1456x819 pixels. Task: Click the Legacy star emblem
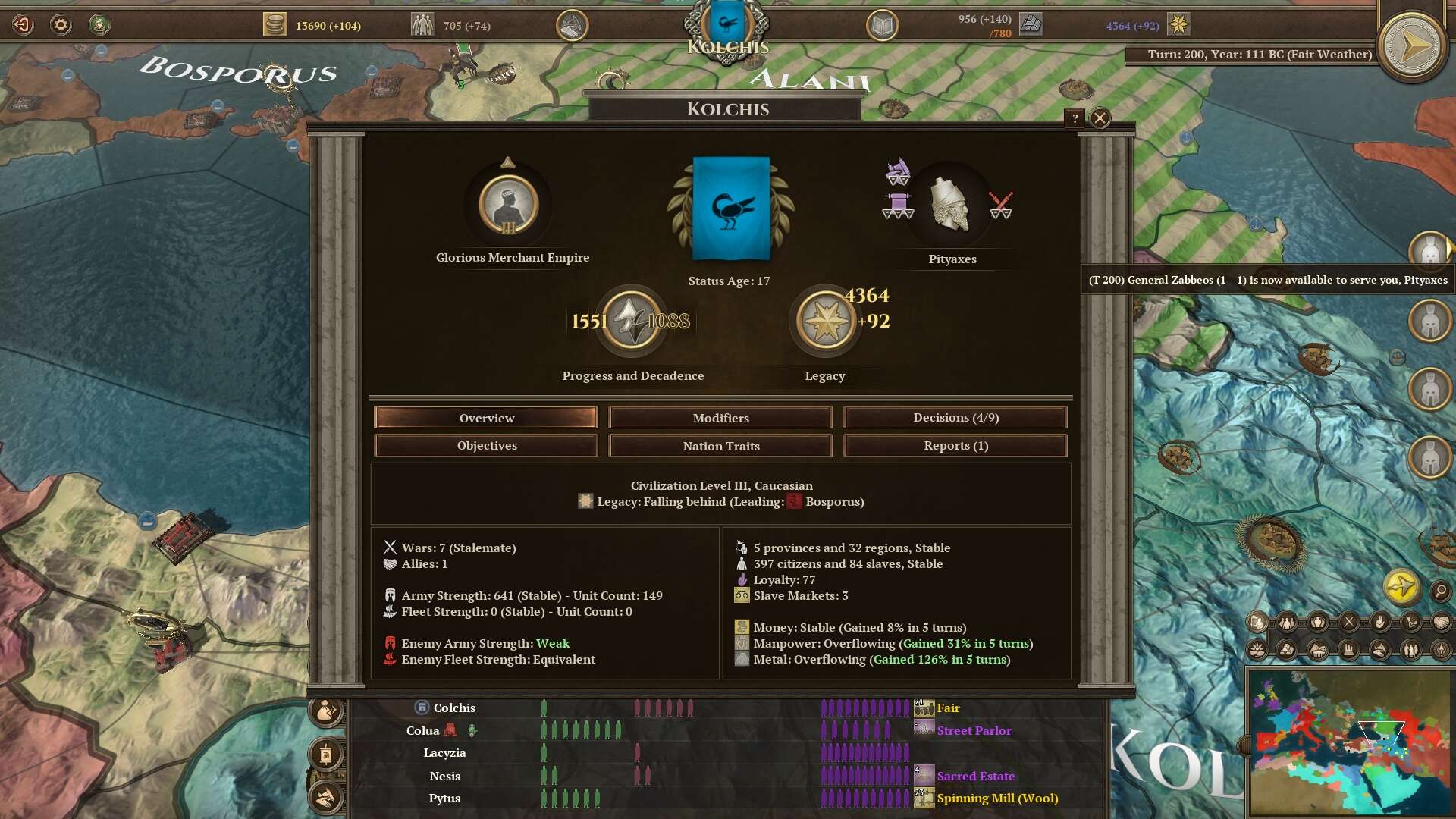coord(825,322)
